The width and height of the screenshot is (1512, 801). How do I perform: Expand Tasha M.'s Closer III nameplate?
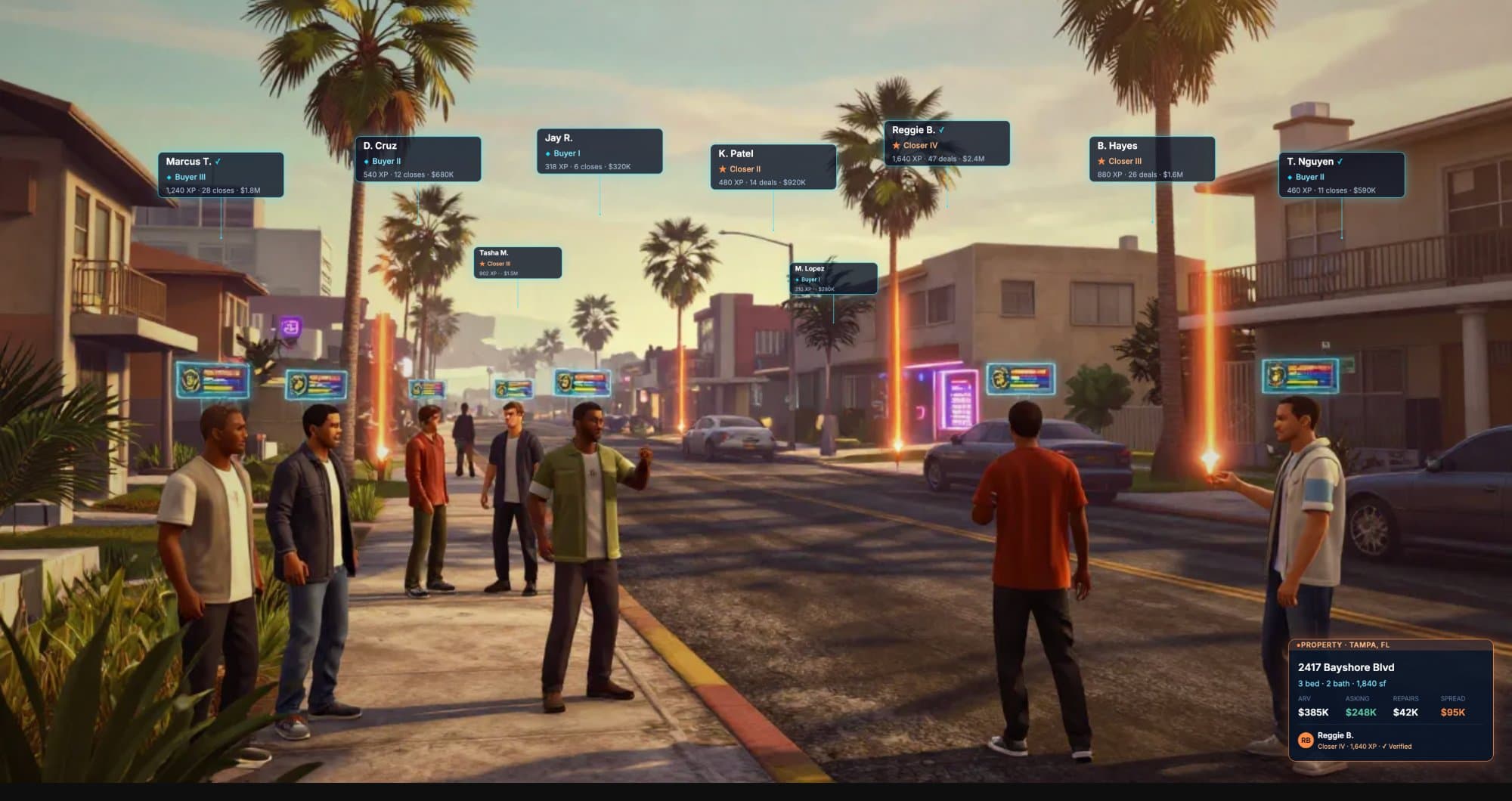click(x=515, y=262)
